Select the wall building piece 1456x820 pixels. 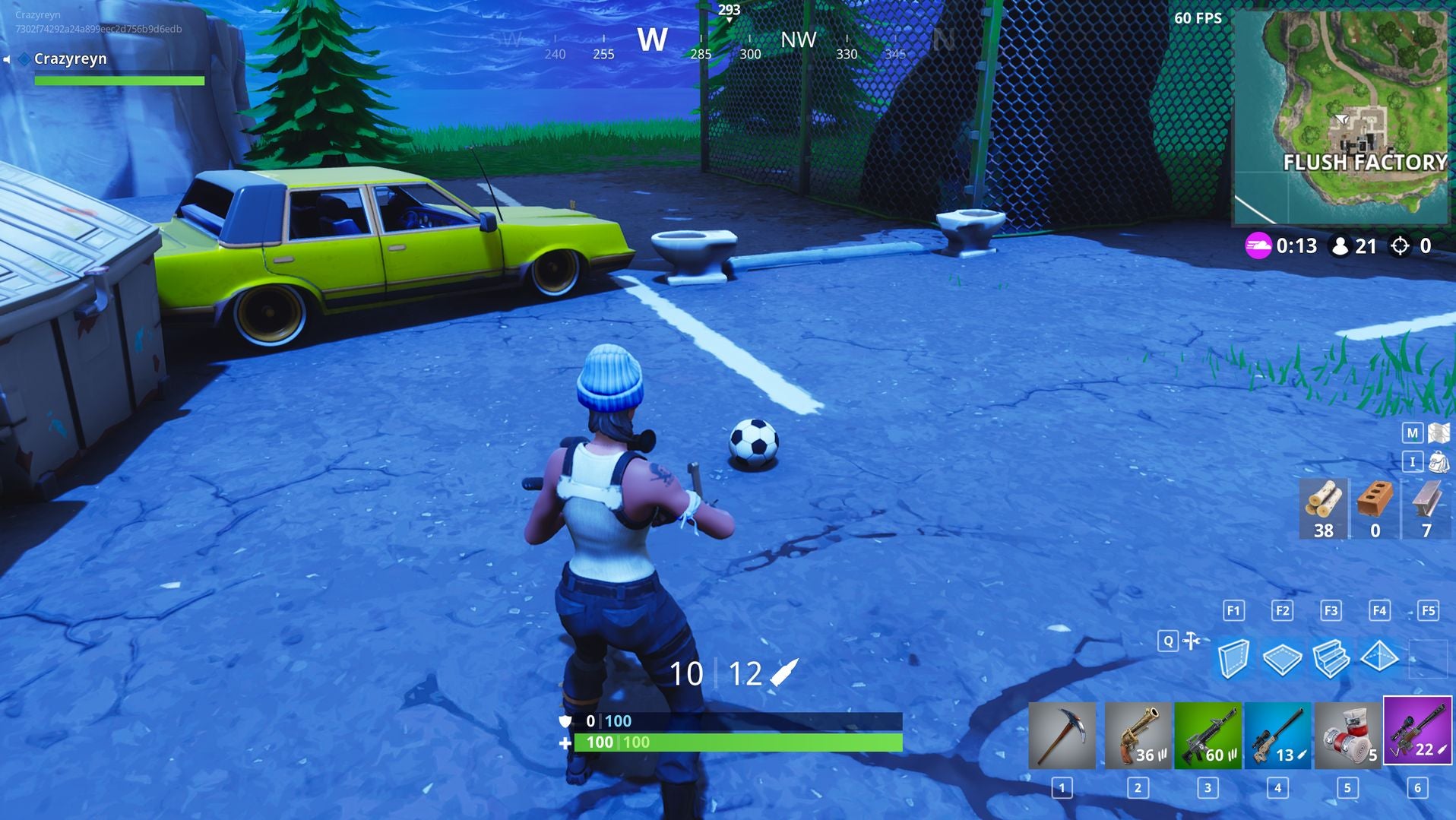pos(1233,660)
